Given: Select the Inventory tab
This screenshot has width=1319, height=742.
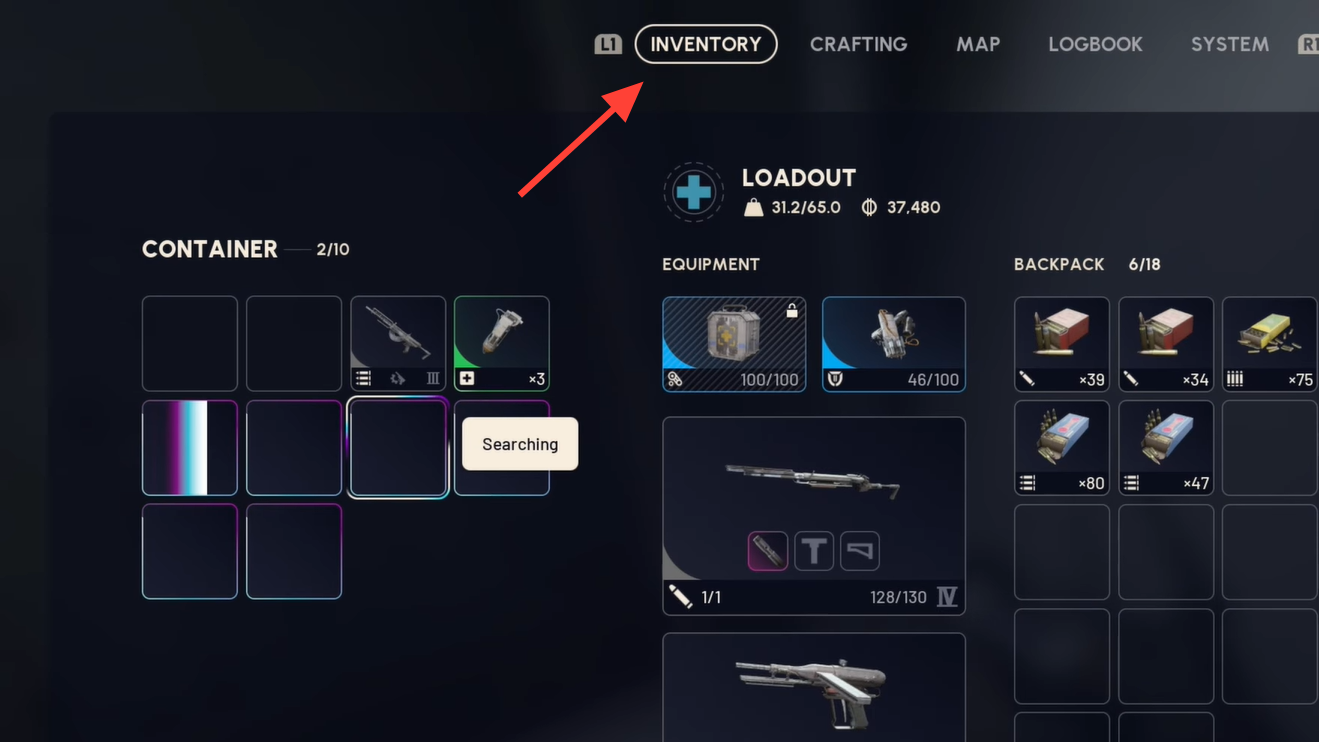Looking at the screenshot, I should 706,44.
